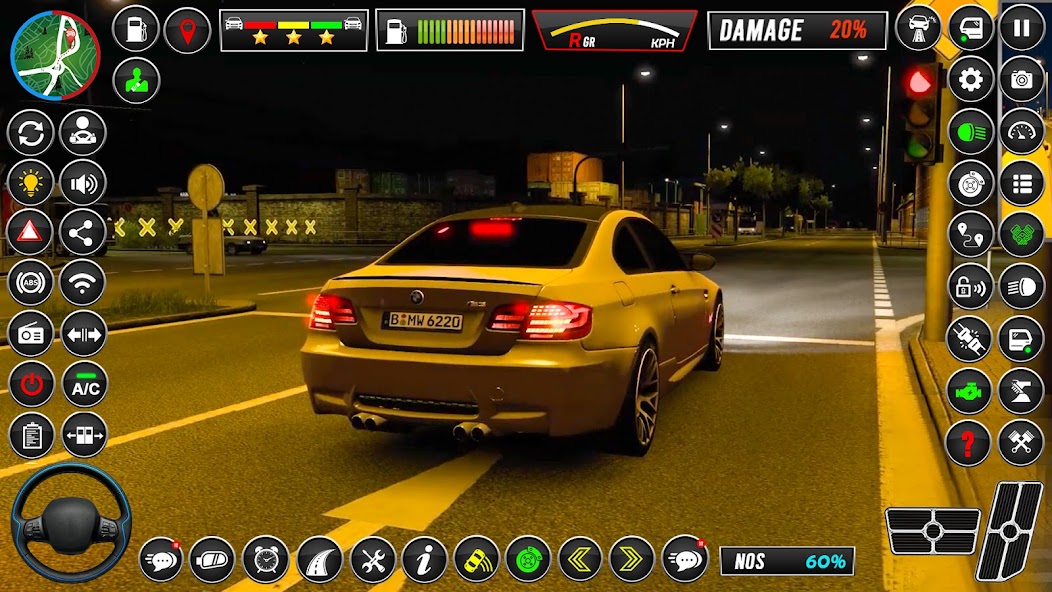Open the gear settings menu

[970, 80]
